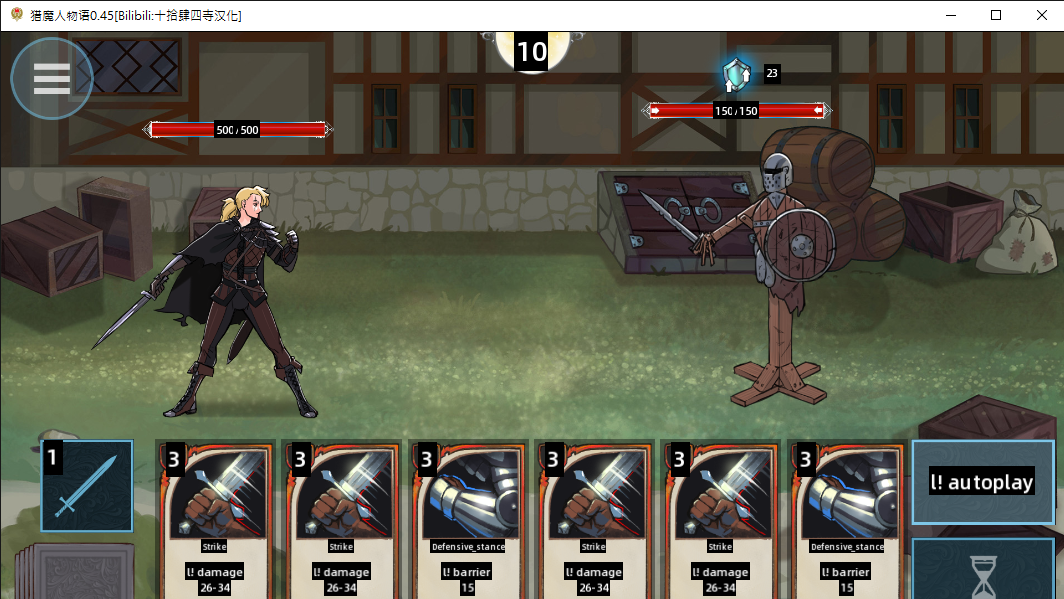Open the hamburger menu
The image size is (1064, 599).
point(52,79)
